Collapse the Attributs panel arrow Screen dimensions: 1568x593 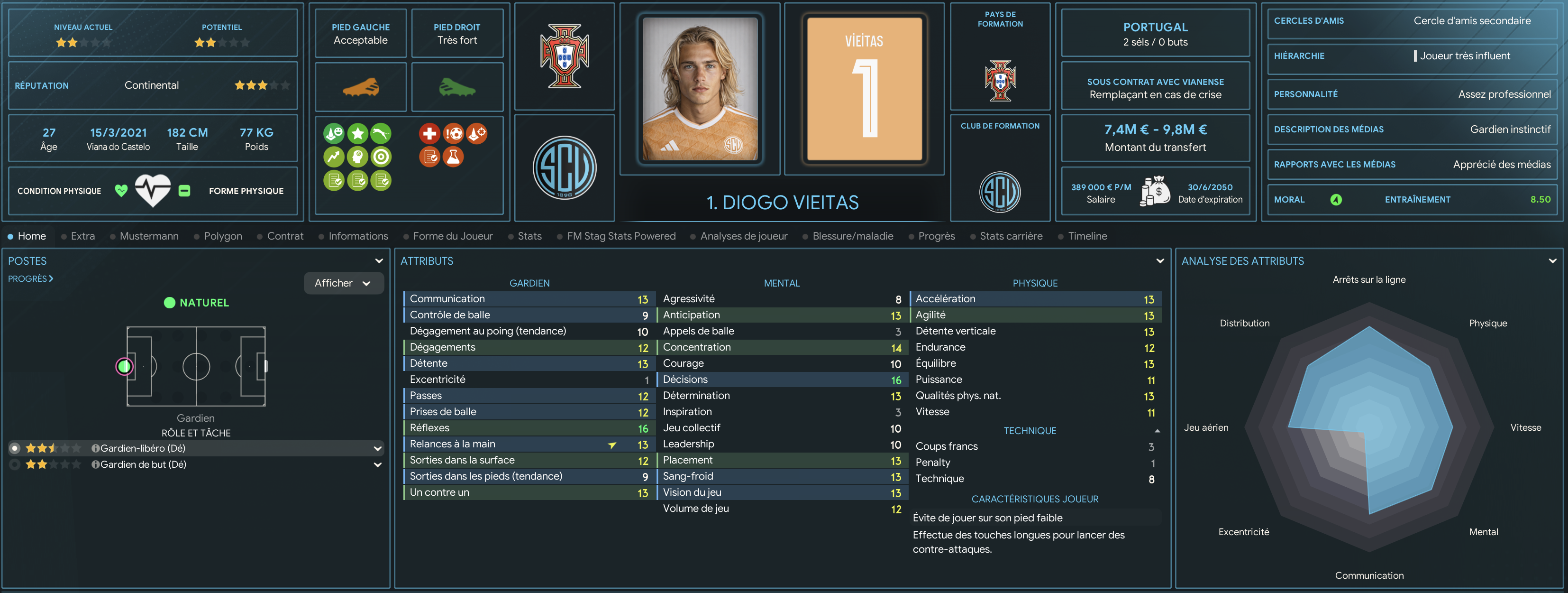coord(1159,261)
